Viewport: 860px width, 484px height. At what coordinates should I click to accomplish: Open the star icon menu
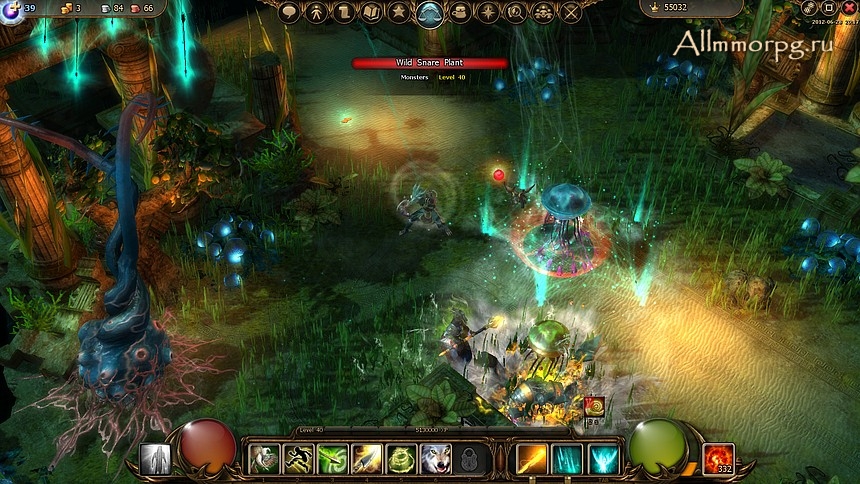coord(400,12)
